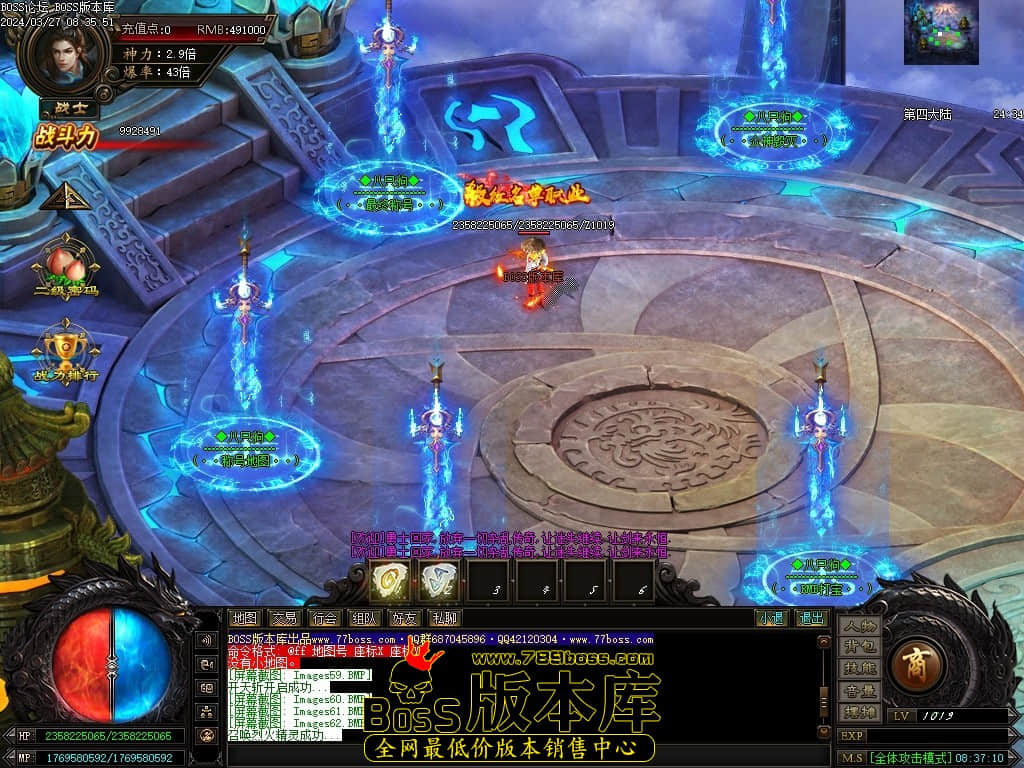Open the 交易 trade tab
1024x768 pixels.
284,618
